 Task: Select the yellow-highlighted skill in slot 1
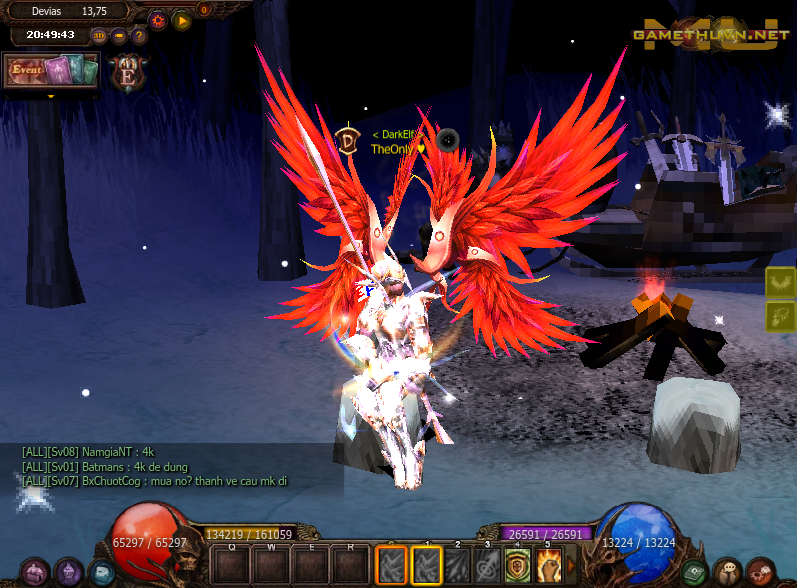click(427, 566)
